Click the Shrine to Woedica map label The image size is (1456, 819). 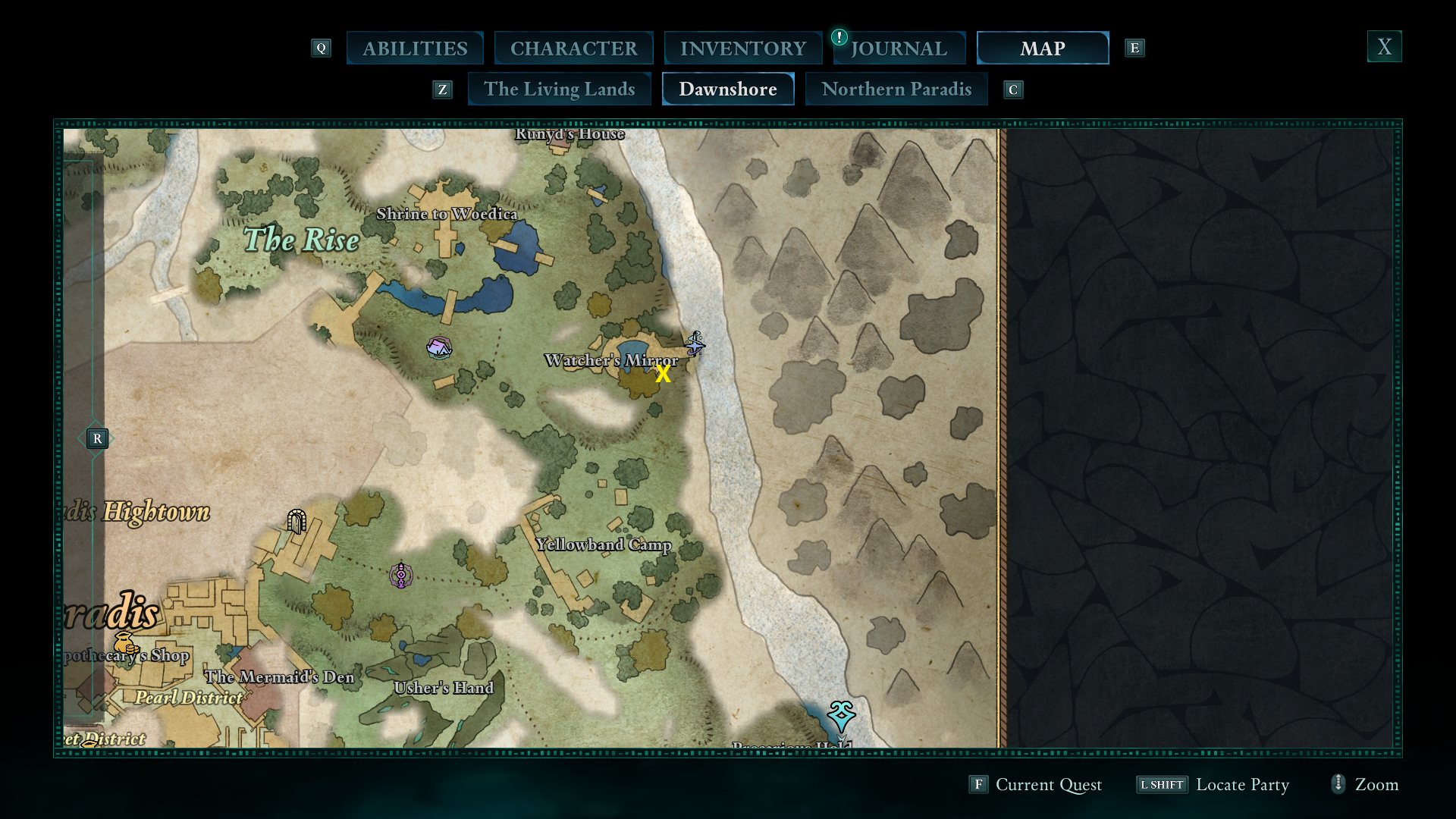tap(449, 215)
